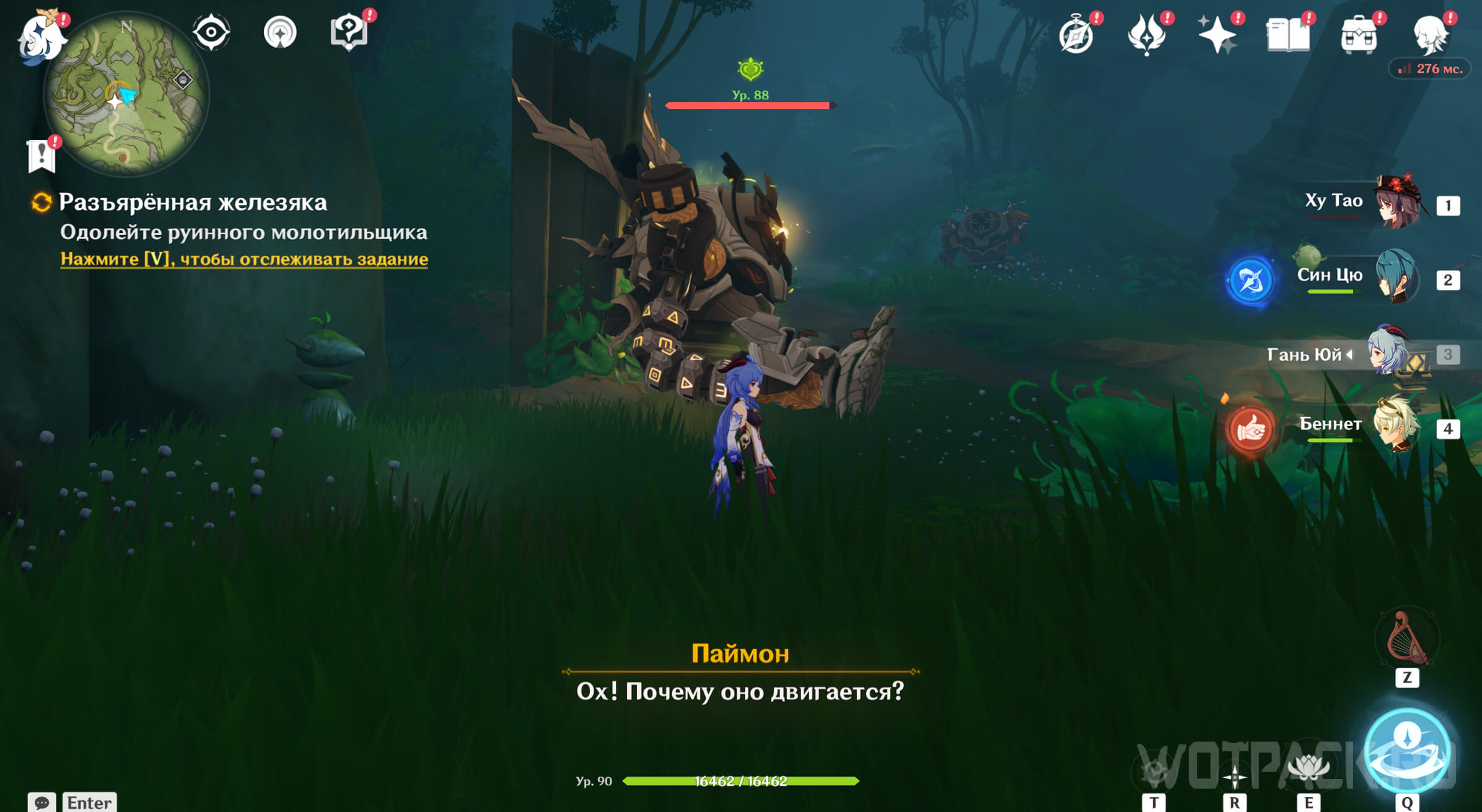Open the adventurer compass icon
1482x812 pixels.
point(1076,35)
